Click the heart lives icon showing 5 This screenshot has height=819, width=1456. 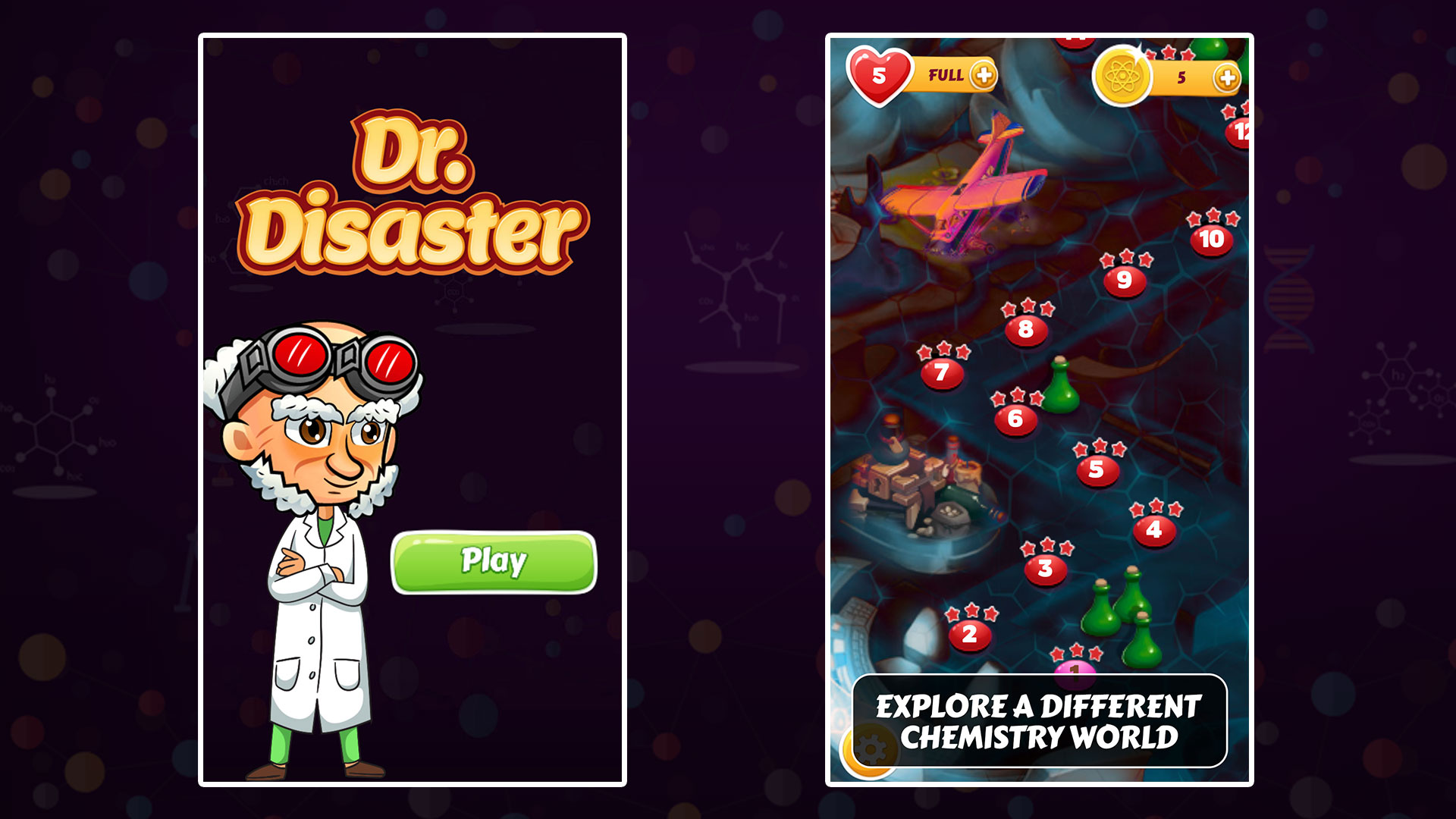pyautogui.click(x=880, y=74)
